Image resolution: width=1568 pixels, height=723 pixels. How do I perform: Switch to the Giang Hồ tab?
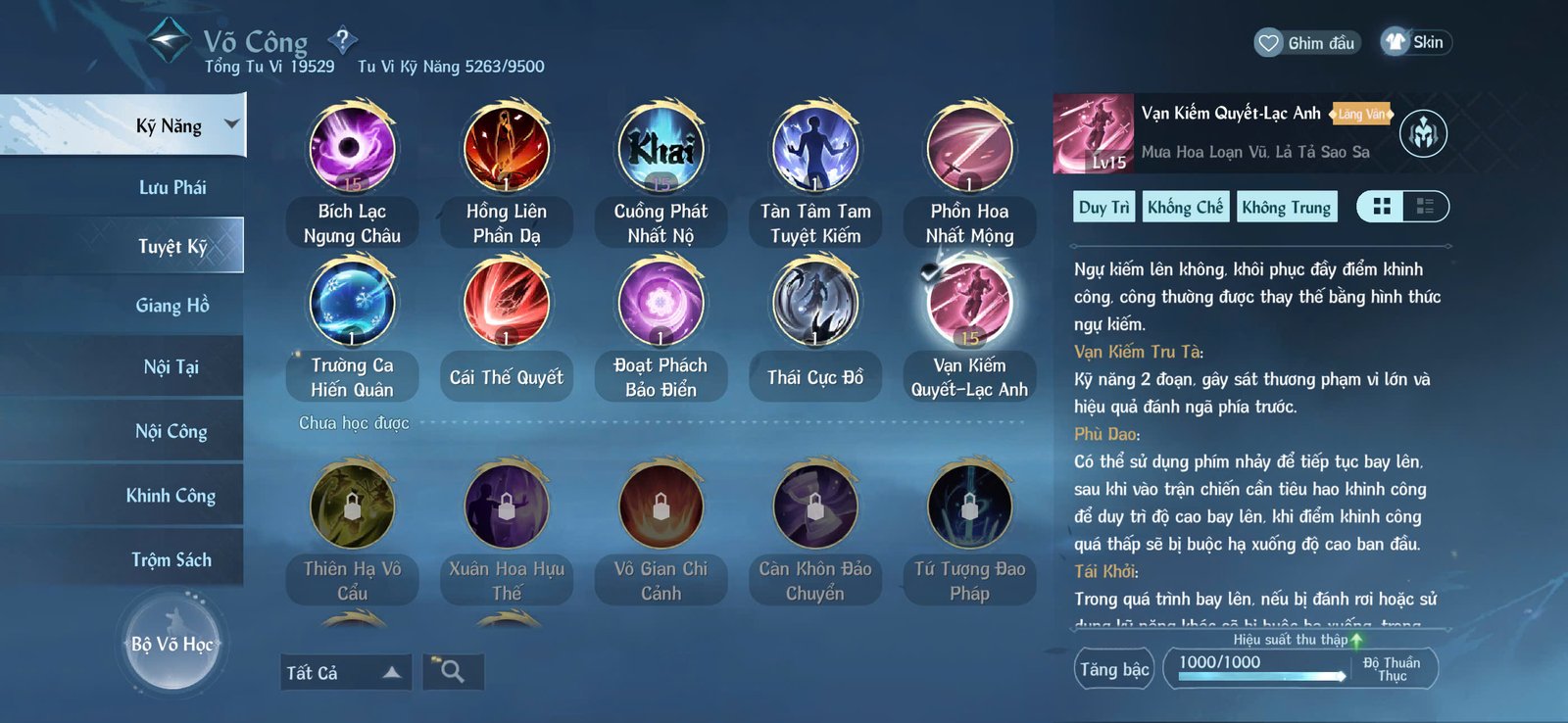pyautogui.click(x=172, y=305)
